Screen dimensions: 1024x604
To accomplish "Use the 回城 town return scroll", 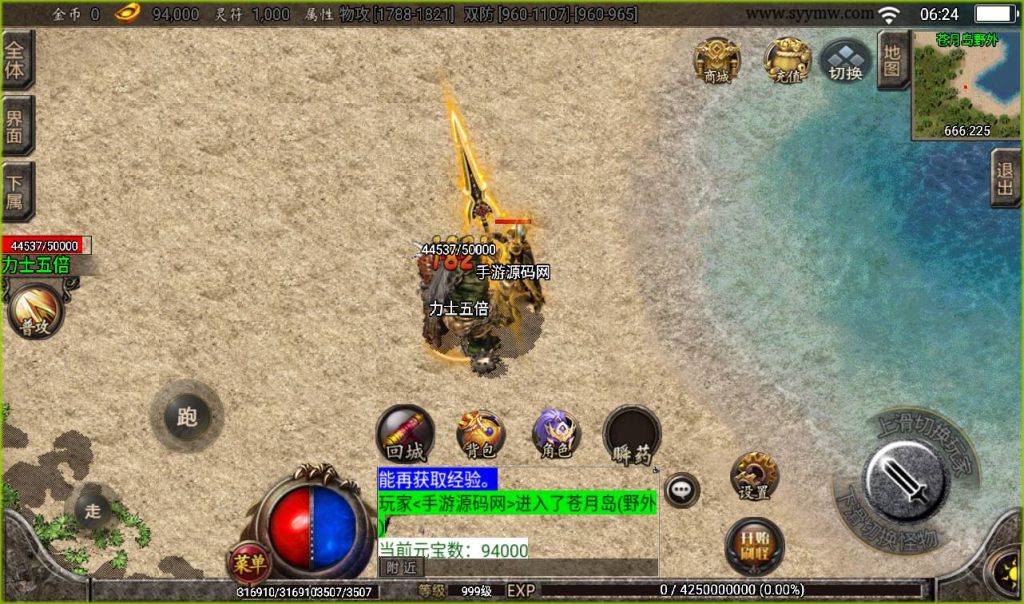I will click(x=405, y=434).
